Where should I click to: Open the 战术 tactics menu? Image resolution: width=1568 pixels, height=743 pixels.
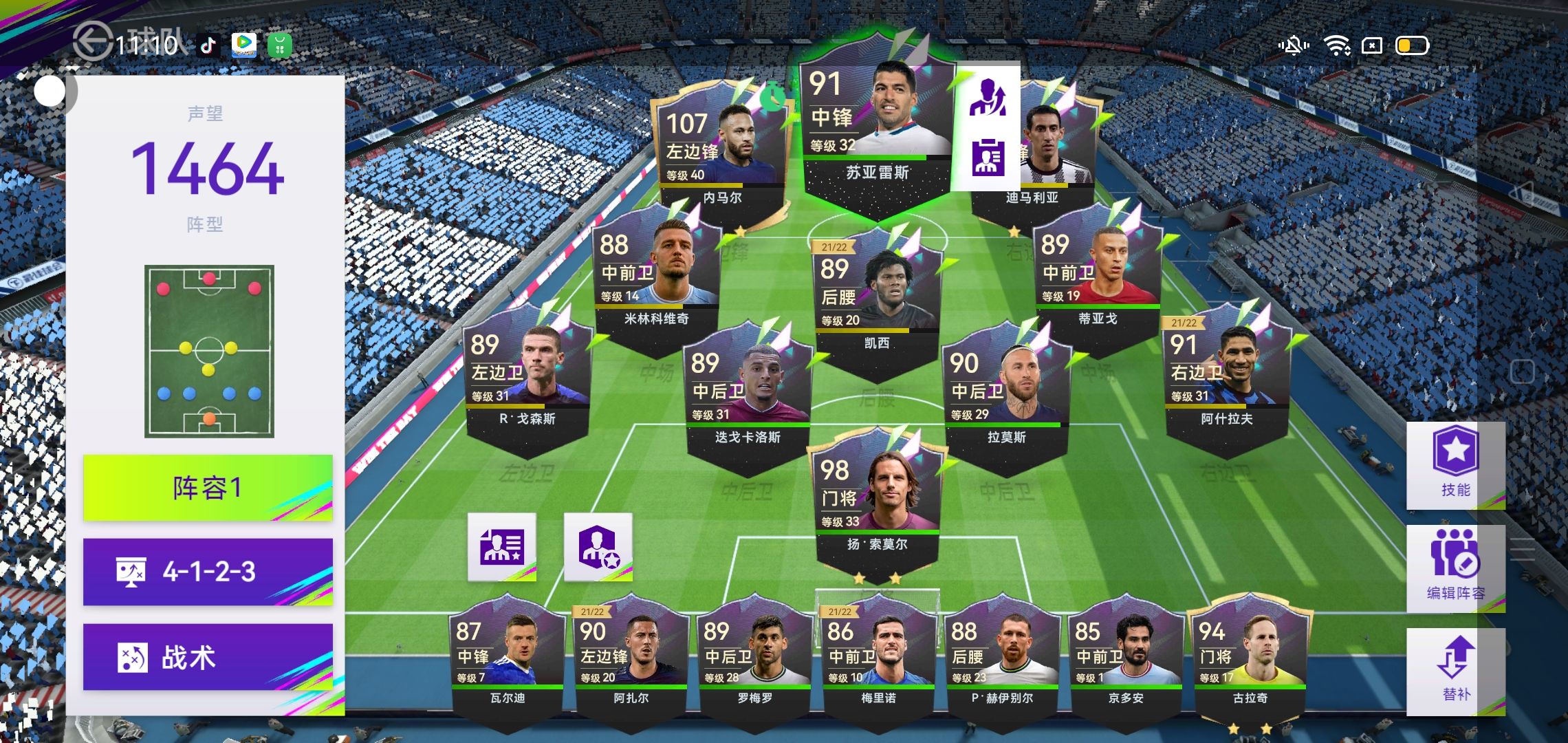[208, 657]
